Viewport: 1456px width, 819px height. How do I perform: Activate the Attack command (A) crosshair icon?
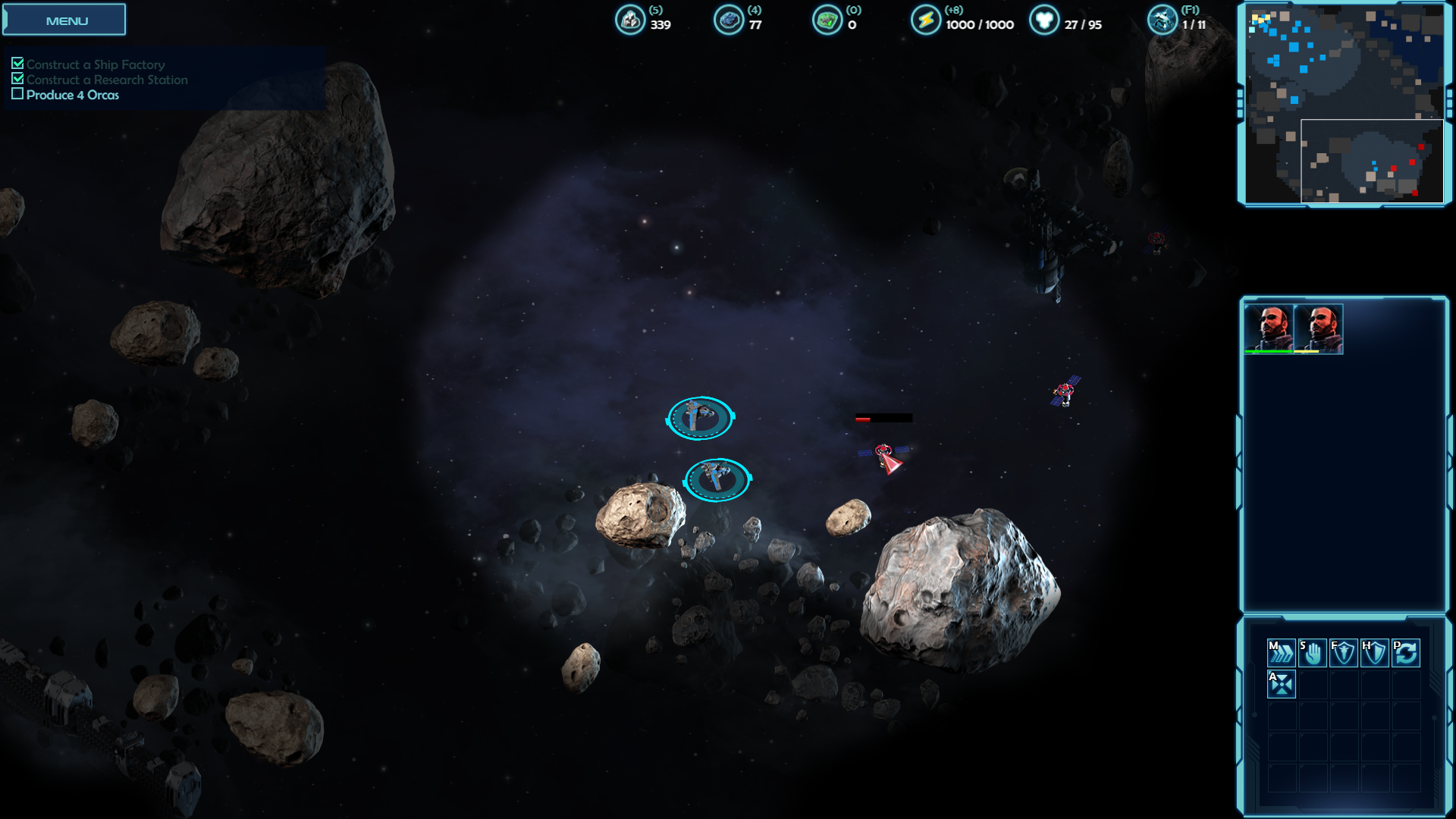pos(1281,684)
